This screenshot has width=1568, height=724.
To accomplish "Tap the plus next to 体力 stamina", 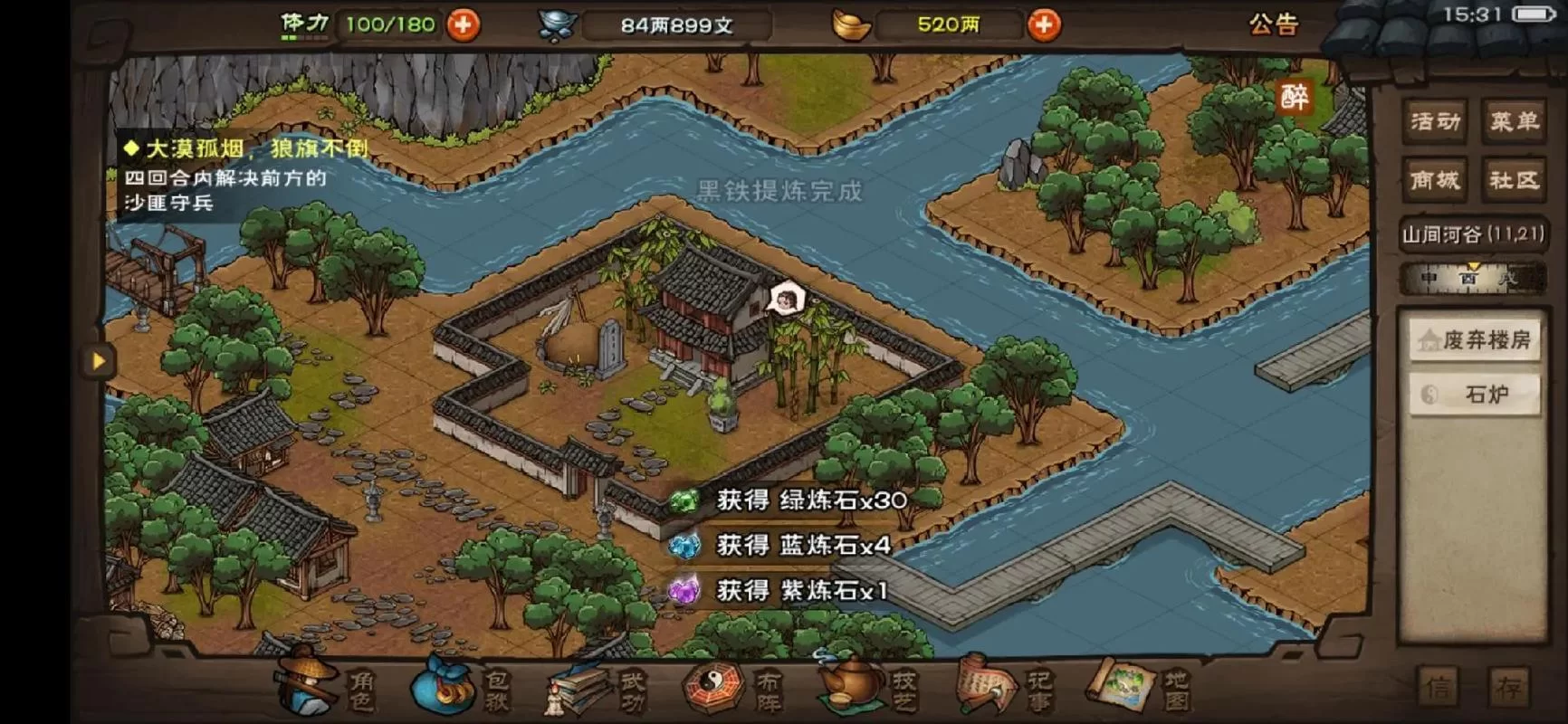I will (463, 24).
